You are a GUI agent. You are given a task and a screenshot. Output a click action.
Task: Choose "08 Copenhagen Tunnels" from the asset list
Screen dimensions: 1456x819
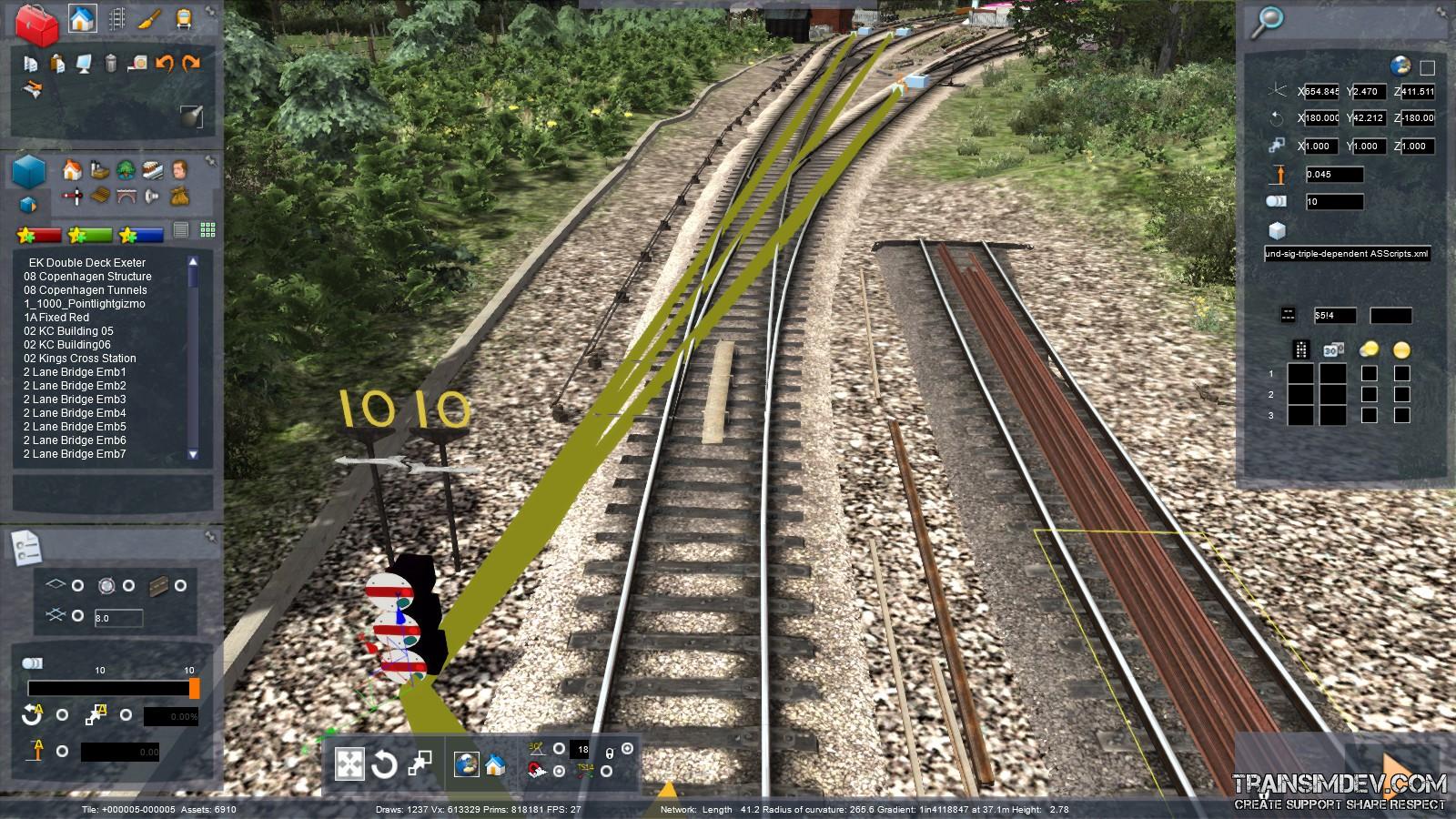tap(86, 290)
